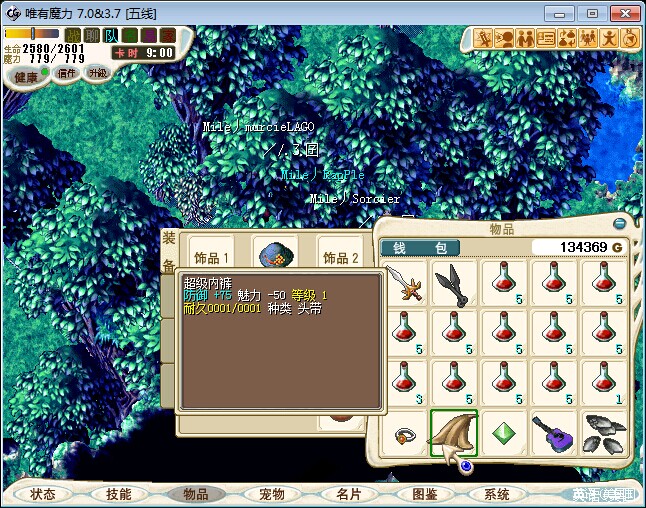Toggle the 物品 items menu

[195, 494]
